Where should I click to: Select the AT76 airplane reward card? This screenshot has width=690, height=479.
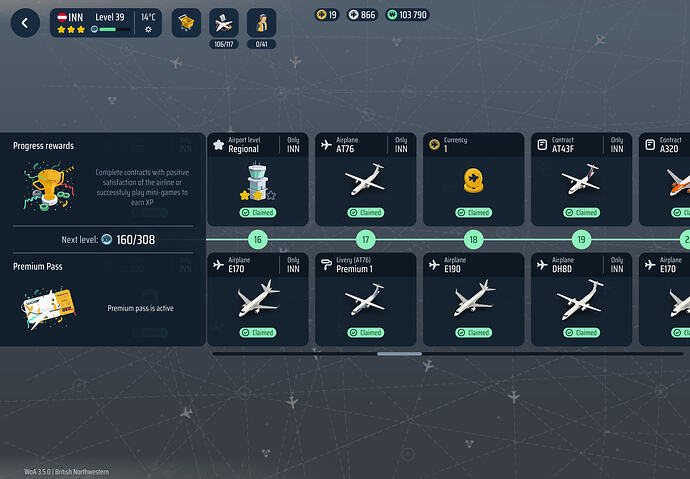click(x=365, y=179)
